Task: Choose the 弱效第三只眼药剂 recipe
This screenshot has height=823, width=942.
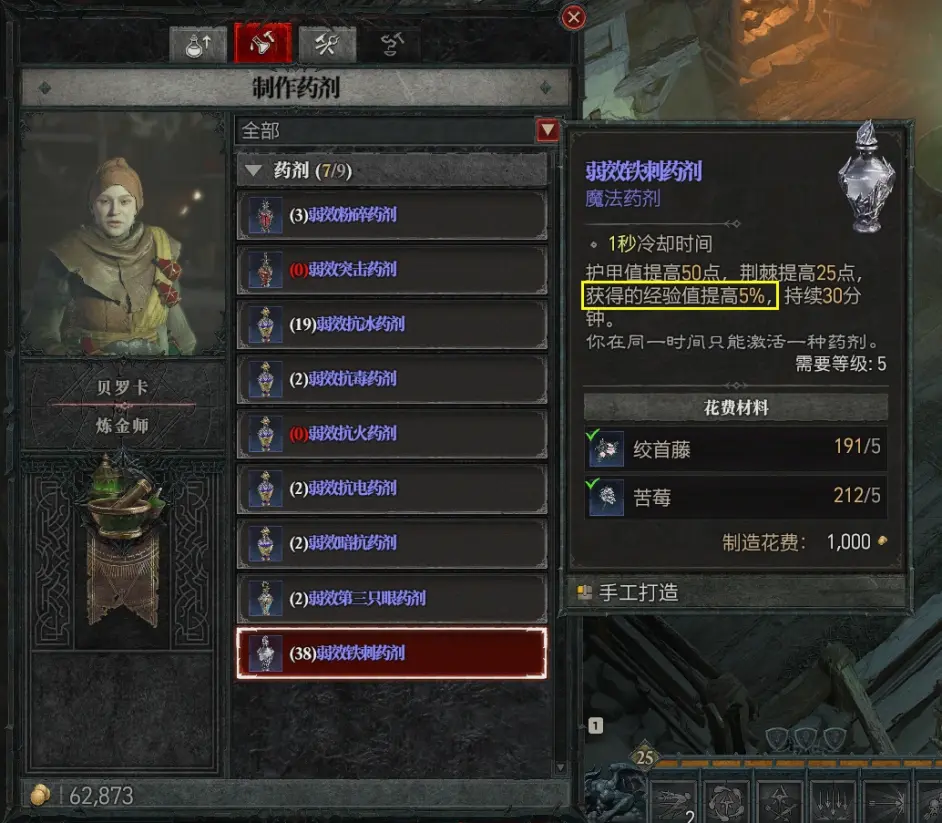Action: coord(391,598)
